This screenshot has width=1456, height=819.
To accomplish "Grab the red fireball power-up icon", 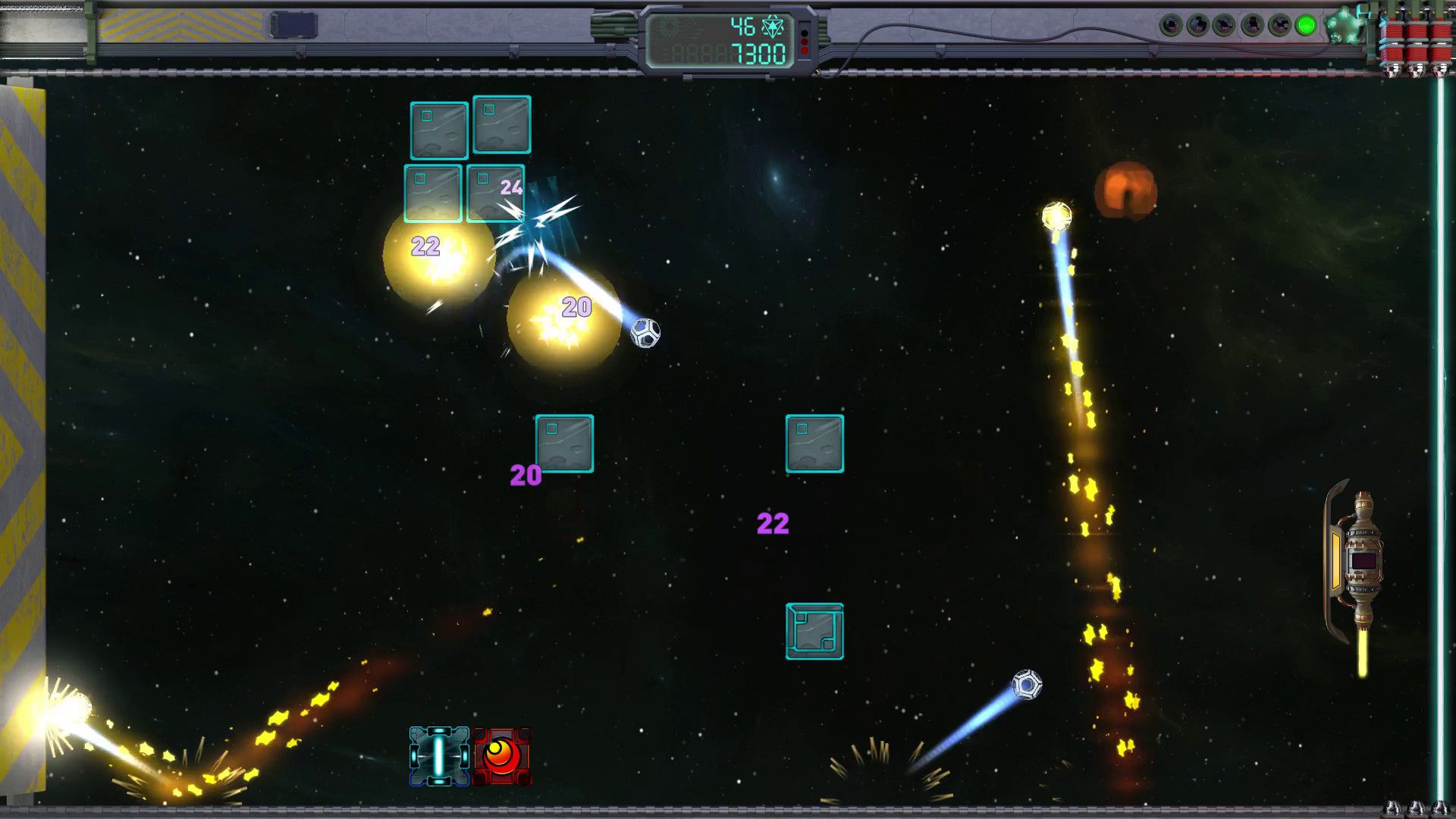I will tap(500, 755).
